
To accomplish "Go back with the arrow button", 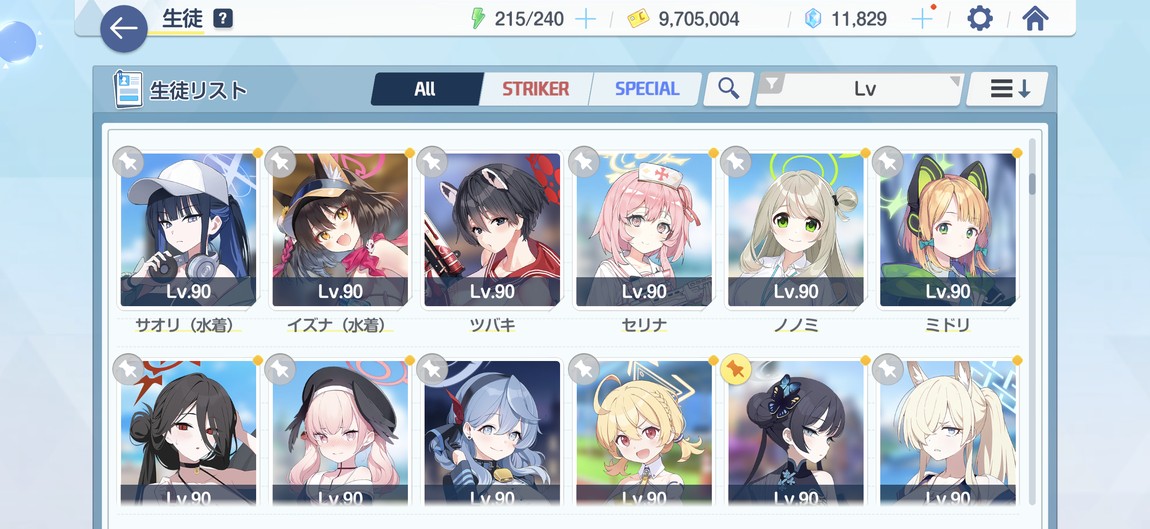I will click(x=123, y=29).
